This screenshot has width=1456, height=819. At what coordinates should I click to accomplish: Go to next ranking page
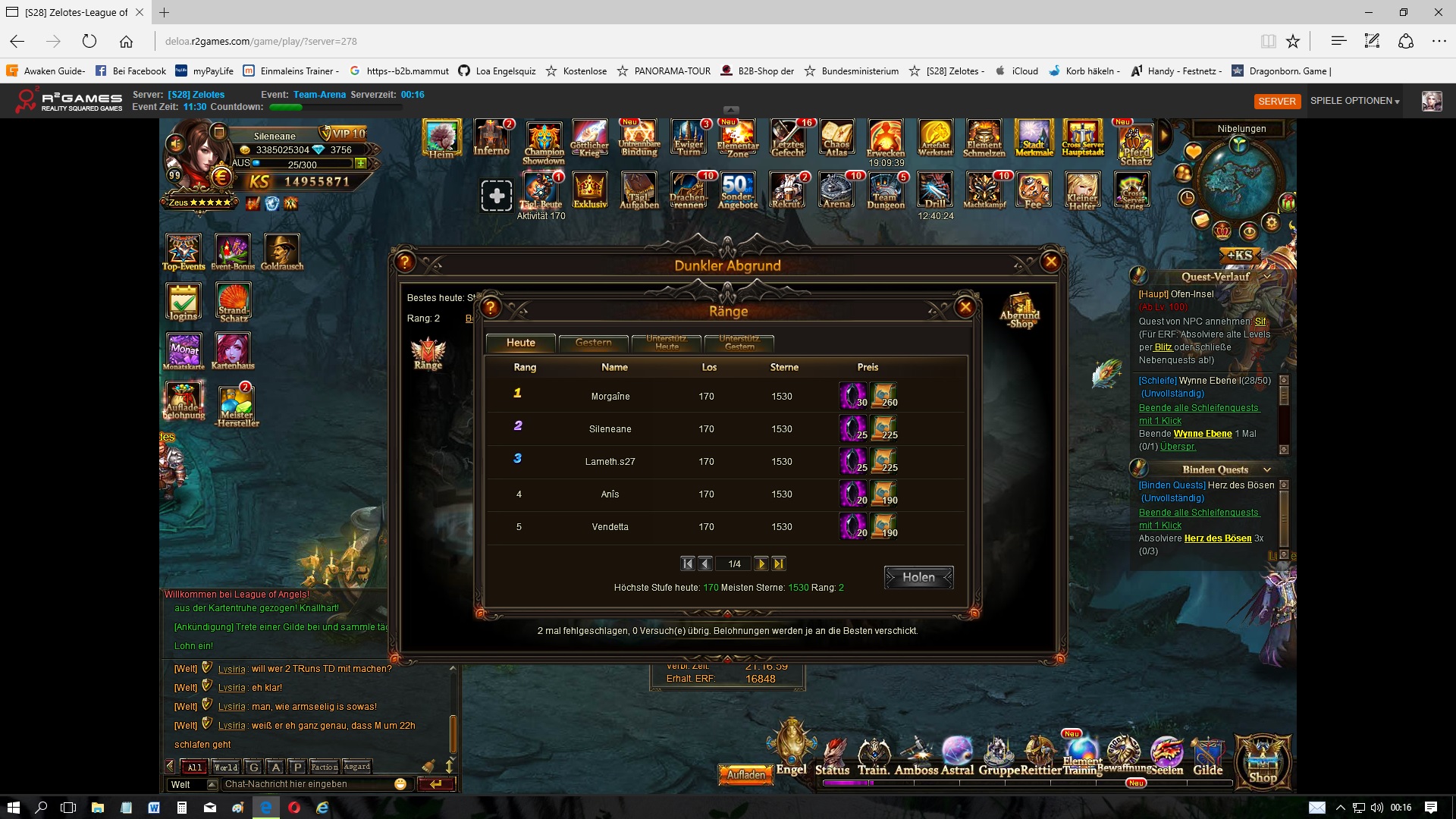(761, 563)
